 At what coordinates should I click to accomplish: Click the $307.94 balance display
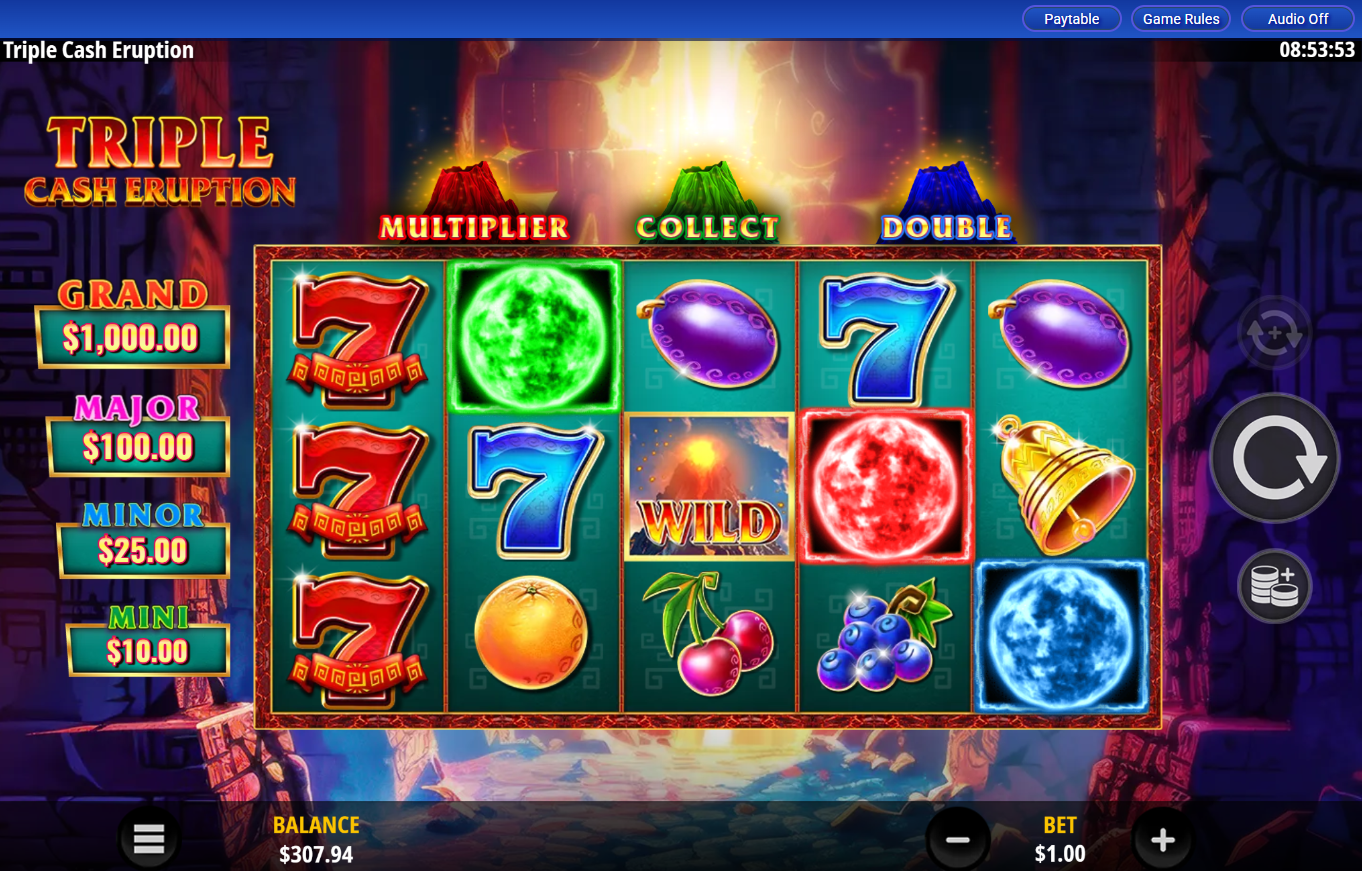(316, 855)
